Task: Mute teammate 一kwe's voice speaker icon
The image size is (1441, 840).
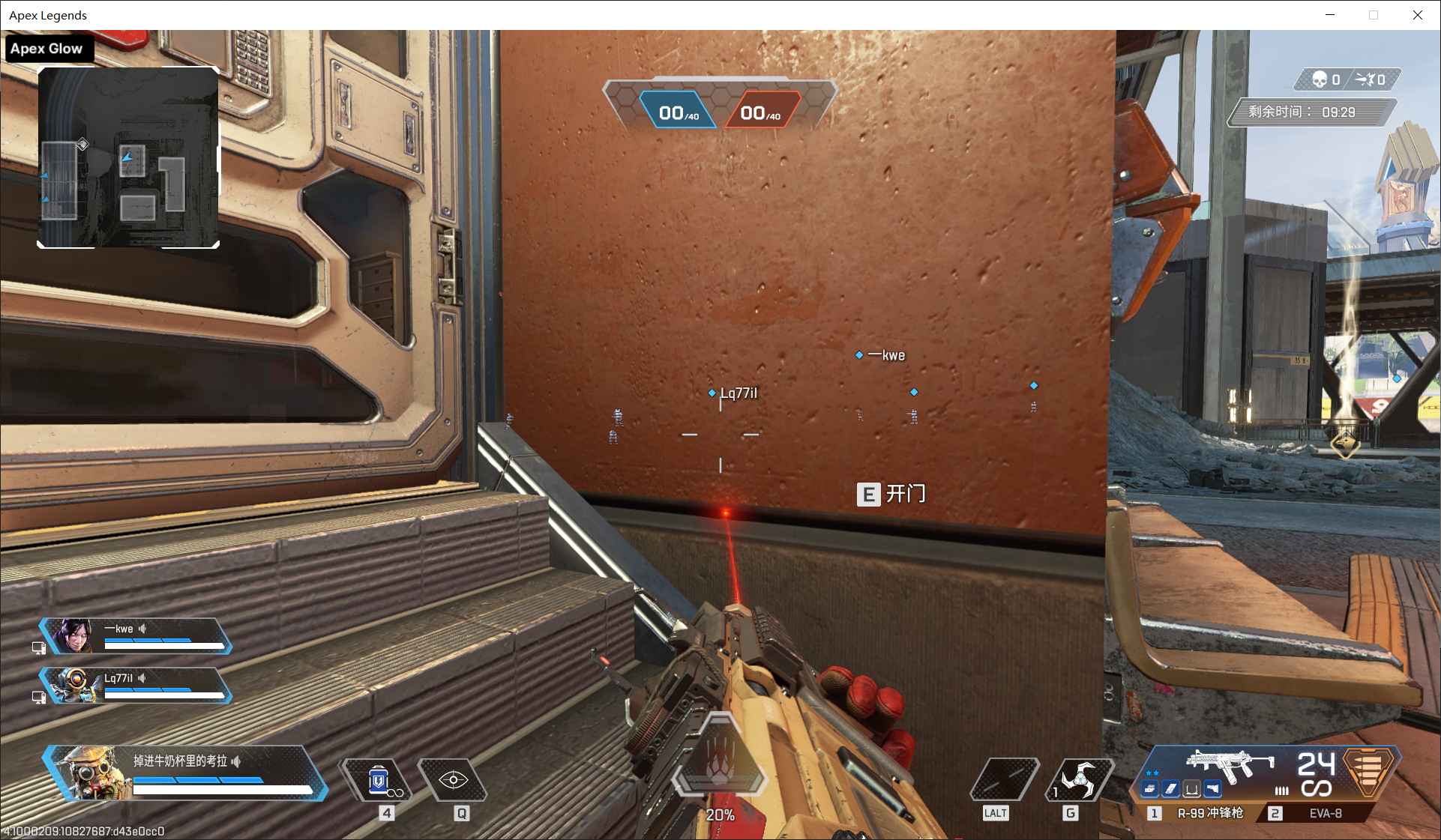Action: 142,628
